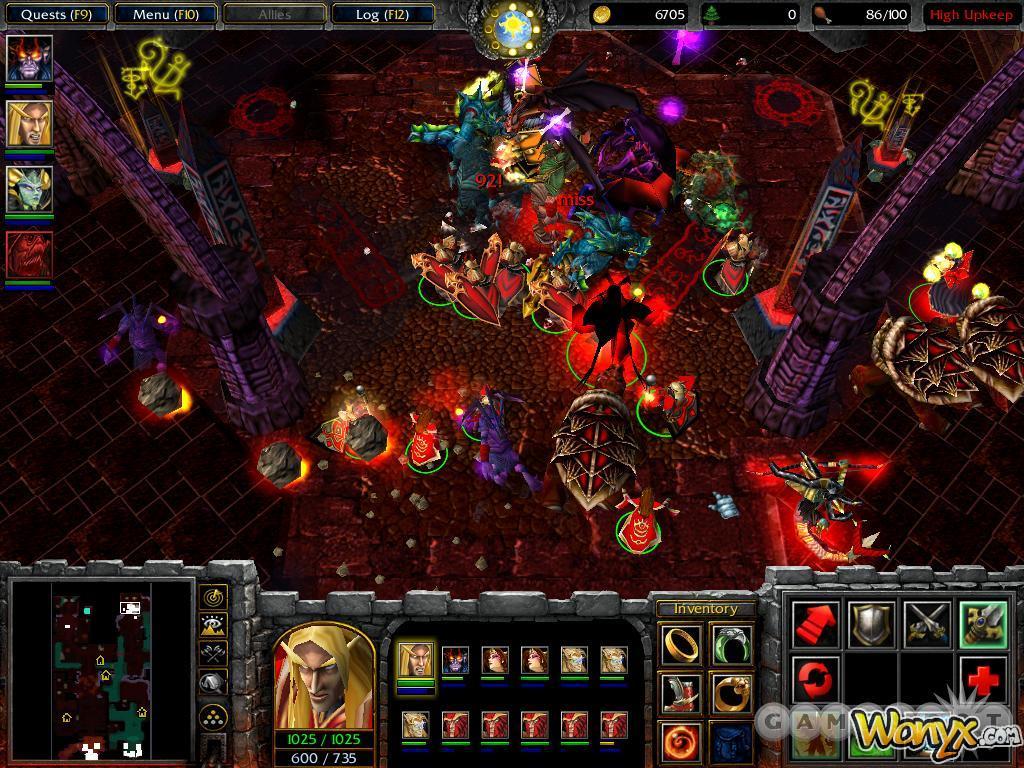Toggle formation movement button below the minimap buttons
The width and height of the screenshot is (1024, 768).
point(213,717)
